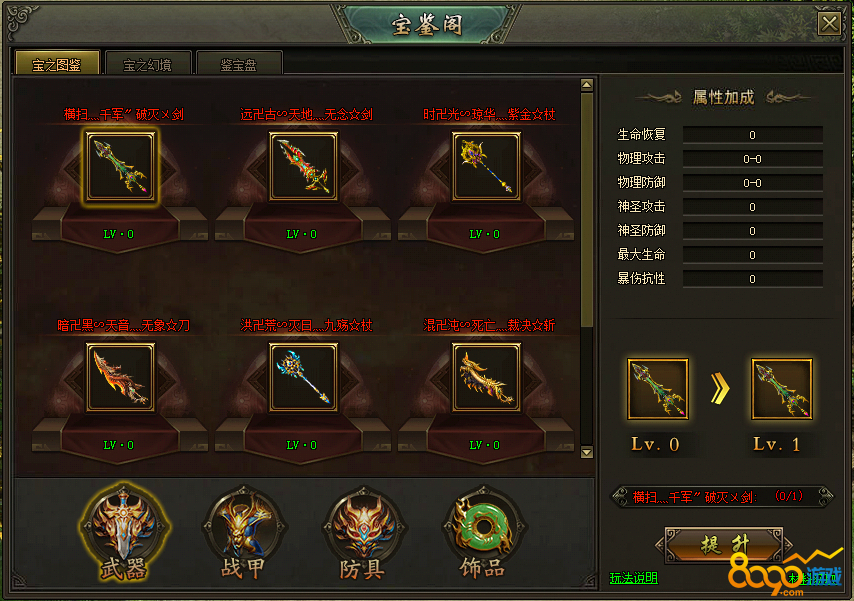Screen dimensions: 854x601
Task: Select the 破灭剑 green sword slot
Action: point(120,167)
